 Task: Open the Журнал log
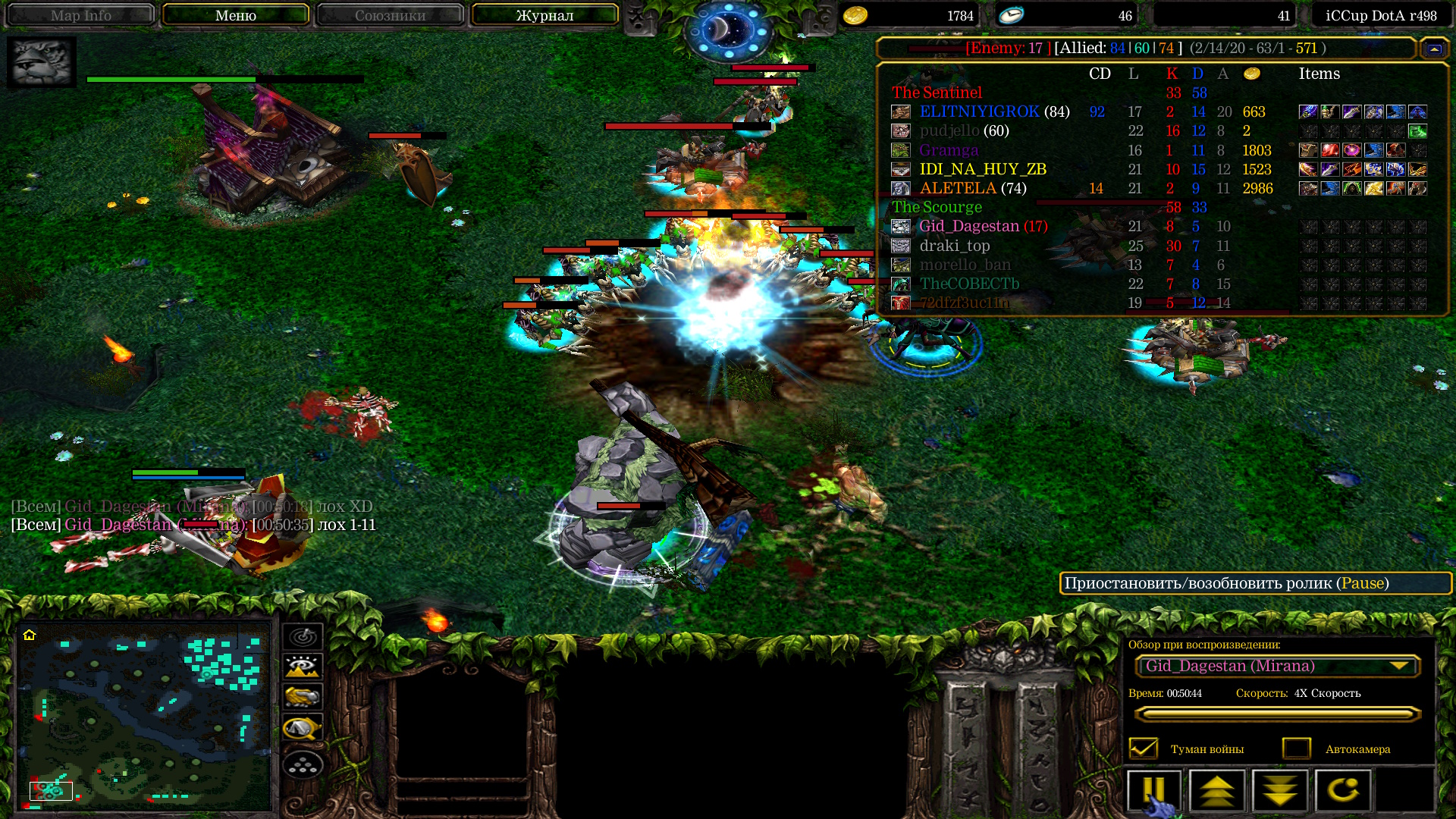pyautogui.click(x=544, y=15)
